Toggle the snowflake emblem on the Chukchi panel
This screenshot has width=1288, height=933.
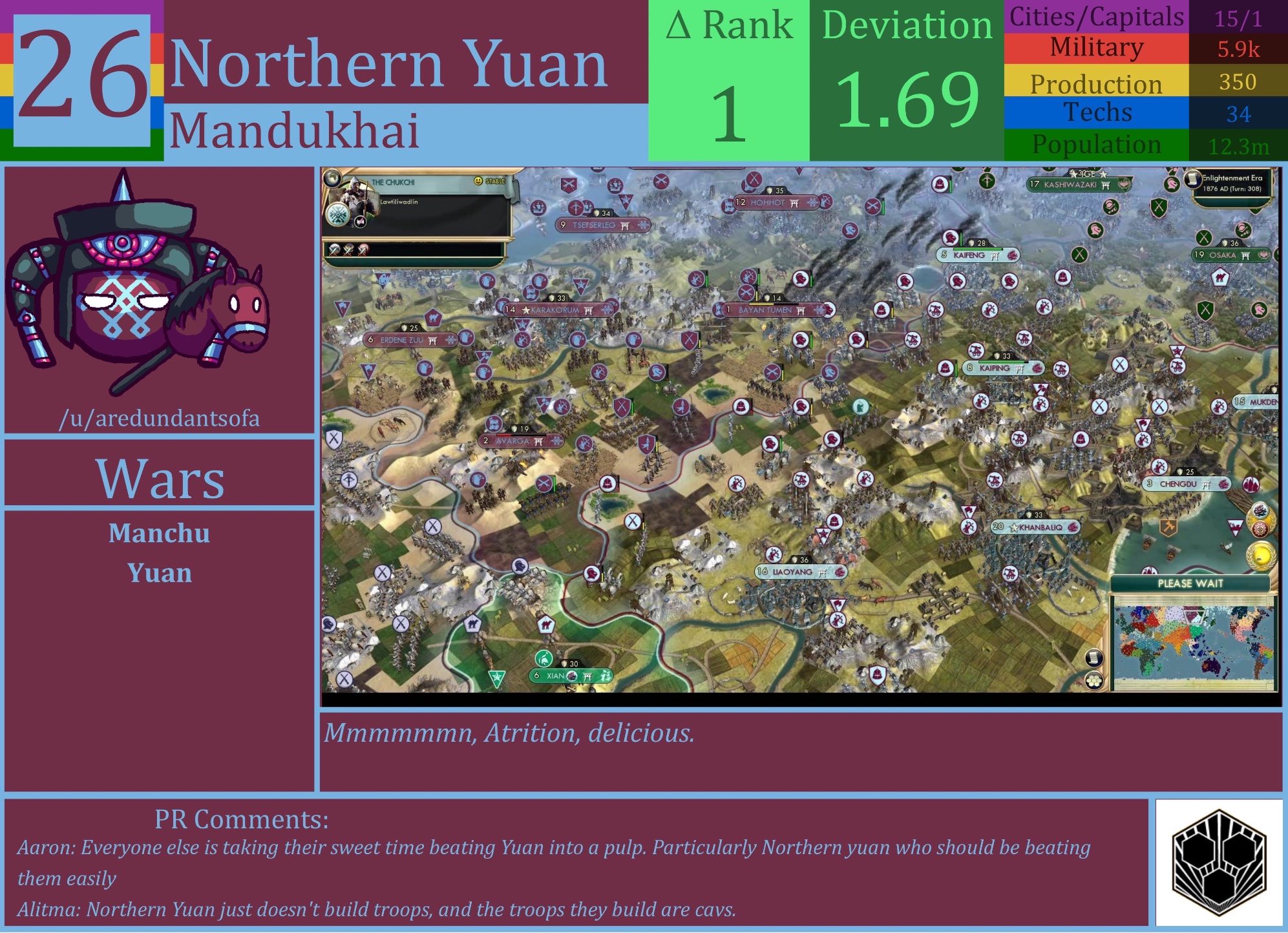coord(338,216)
